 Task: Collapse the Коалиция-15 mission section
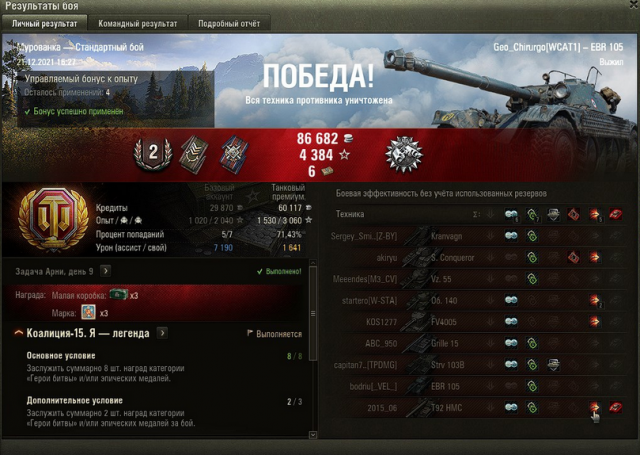19,332
